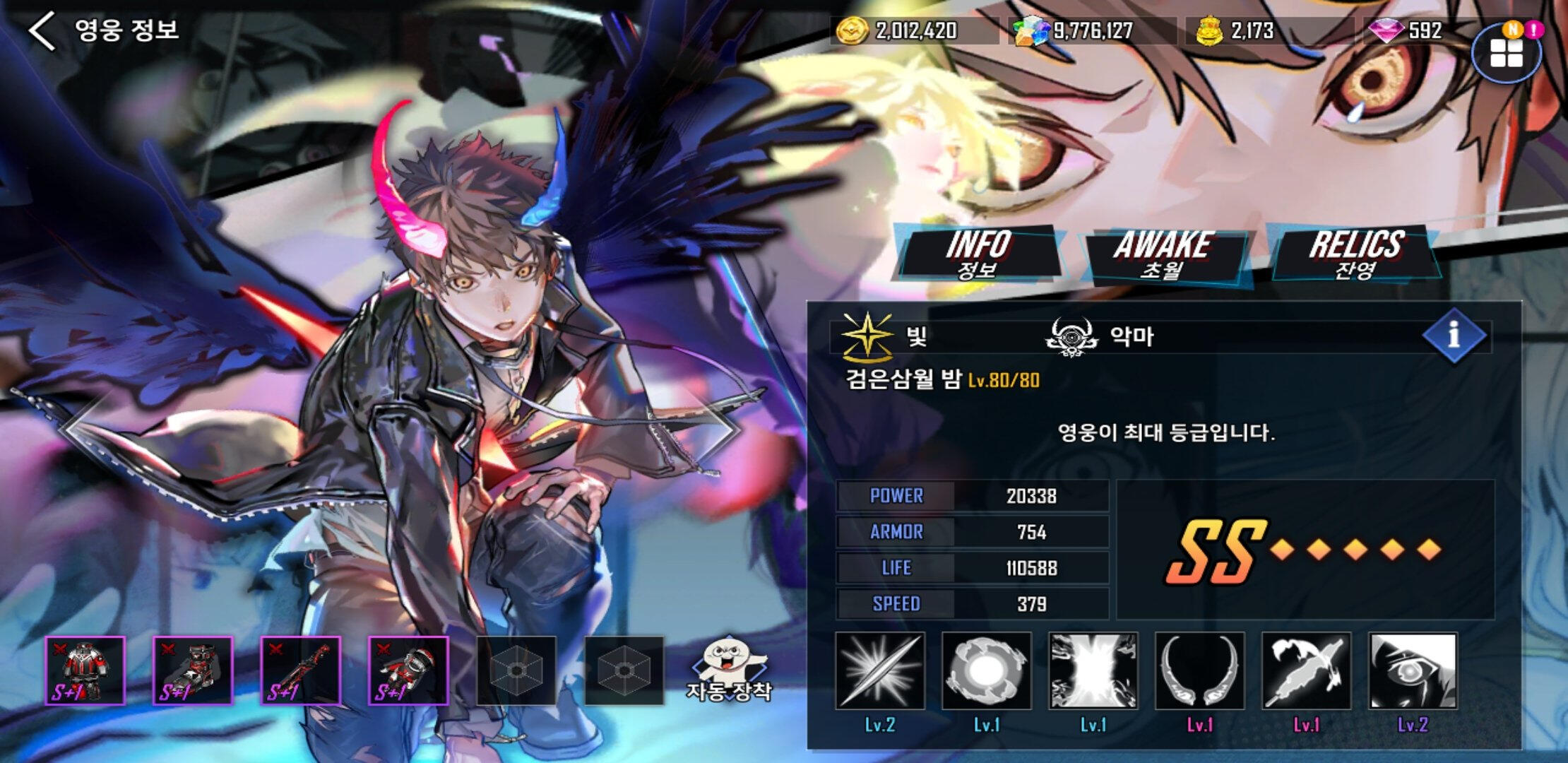This screenshot has width=1568, height=763.
Task: Switch to the INFO tab
Action: coord(978,254)
